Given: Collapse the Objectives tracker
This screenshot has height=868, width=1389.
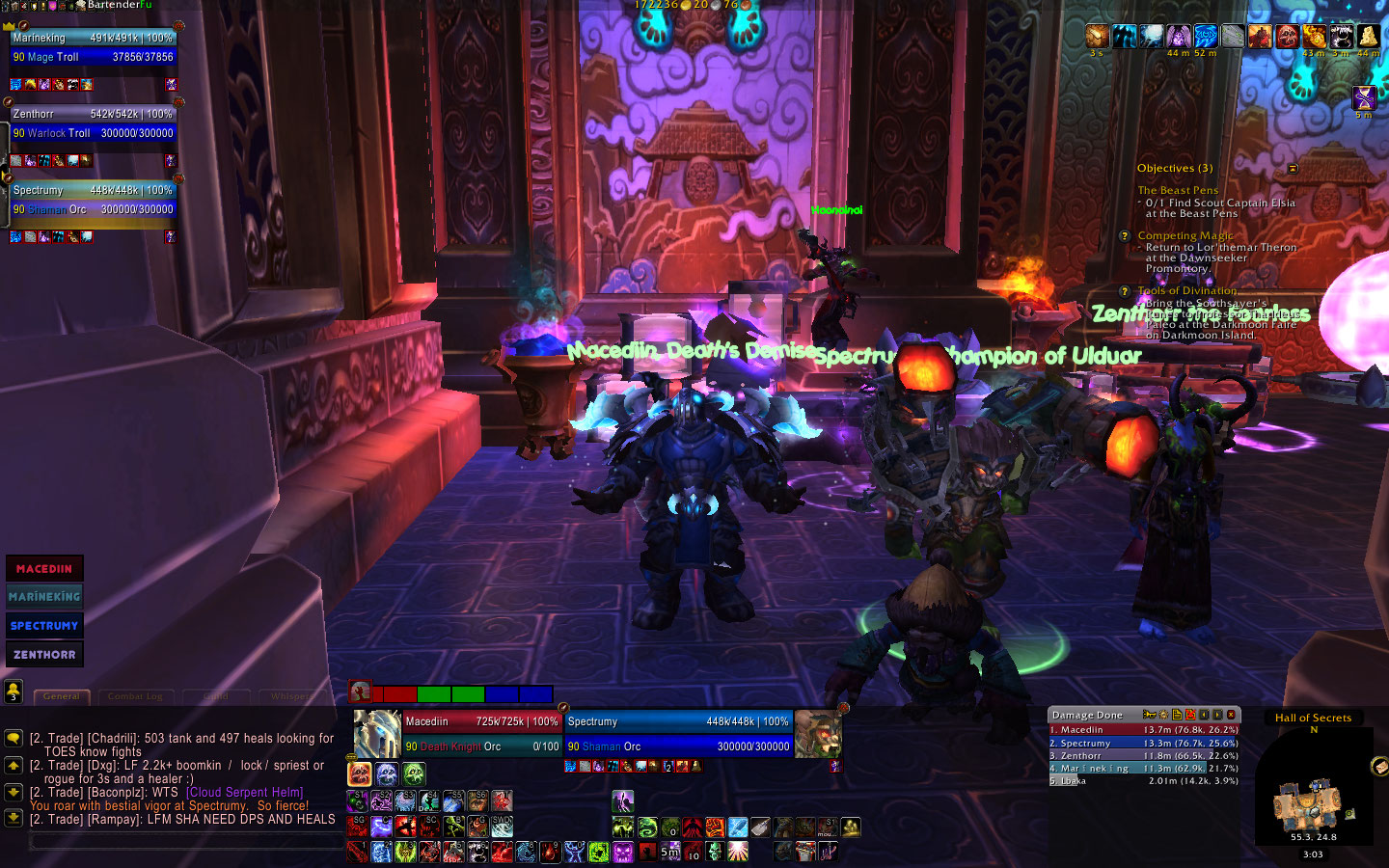Looking at the screenshot, I should (1293, 169).
